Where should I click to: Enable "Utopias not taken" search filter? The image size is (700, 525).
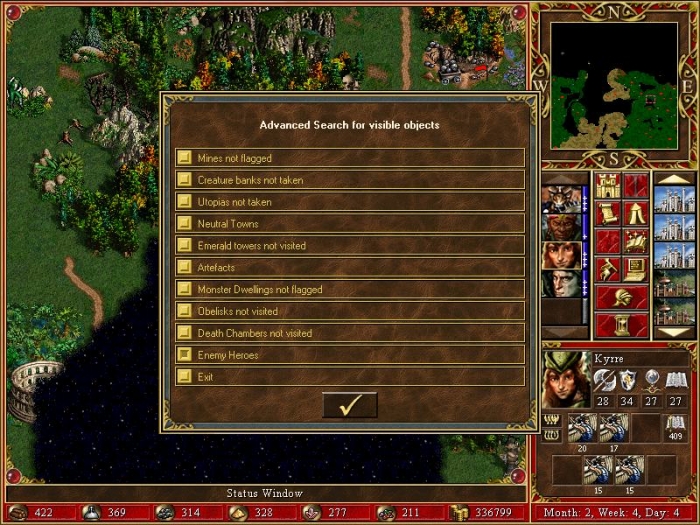184,202
